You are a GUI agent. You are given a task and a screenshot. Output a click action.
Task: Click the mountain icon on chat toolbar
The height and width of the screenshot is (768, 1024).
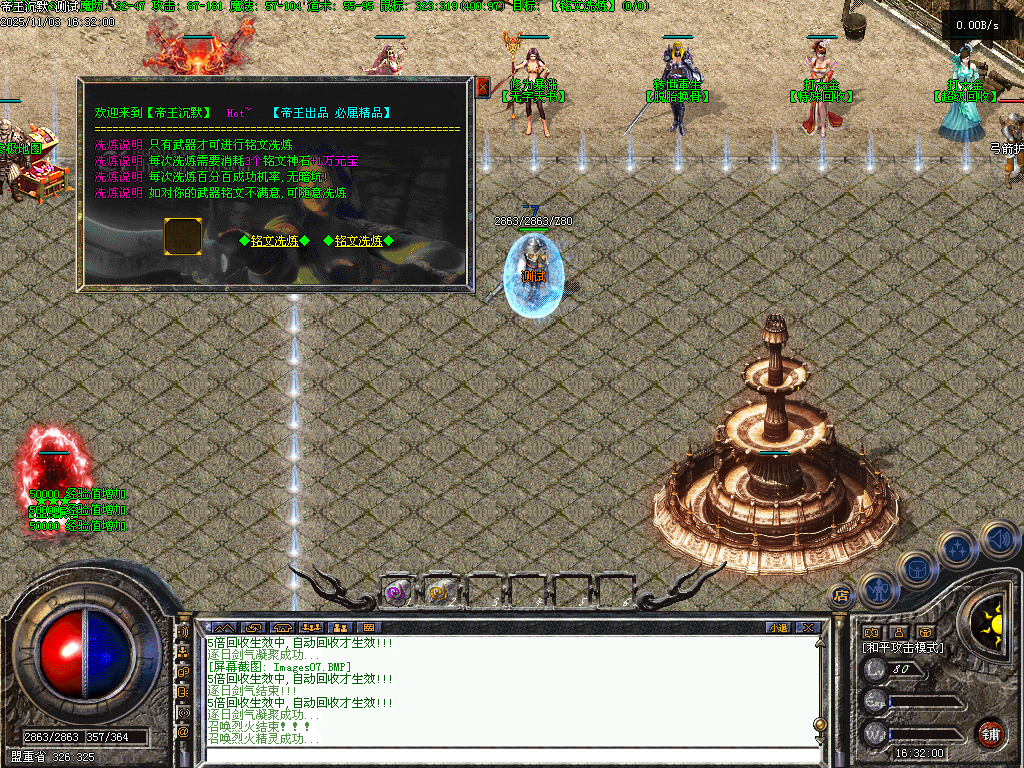click(x=224, y=628)
